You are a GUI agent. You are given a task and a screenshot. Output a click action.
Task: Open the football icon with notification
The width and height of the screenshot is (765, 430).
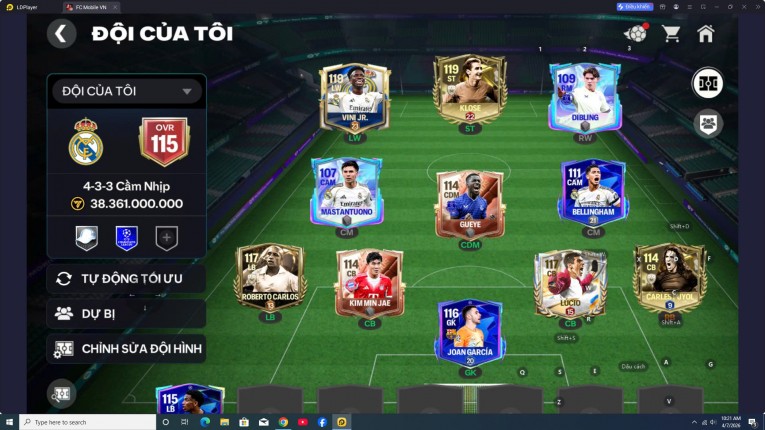(x=635, y=33)
